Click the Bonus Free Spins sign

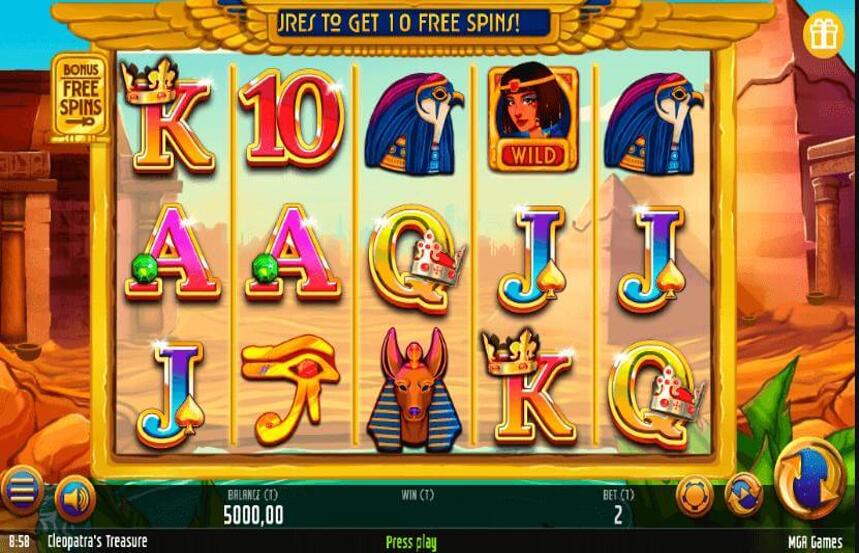82,96
